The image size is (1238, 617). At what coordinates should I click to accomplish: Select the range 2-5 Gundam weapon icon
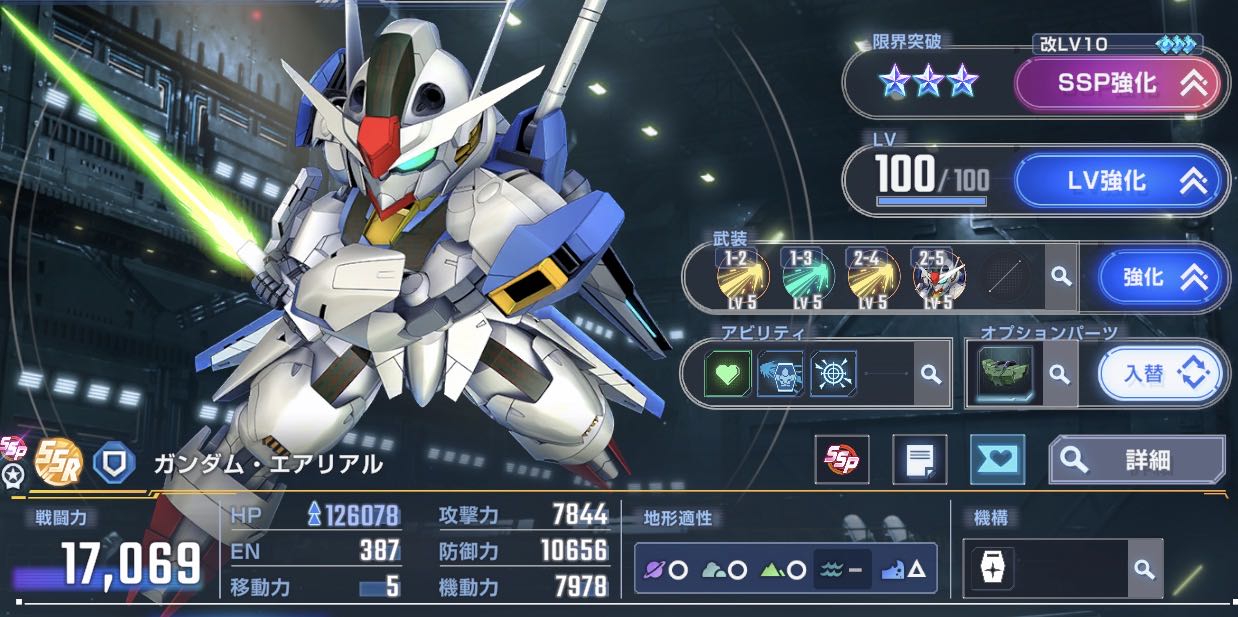[x=936, y=276]
